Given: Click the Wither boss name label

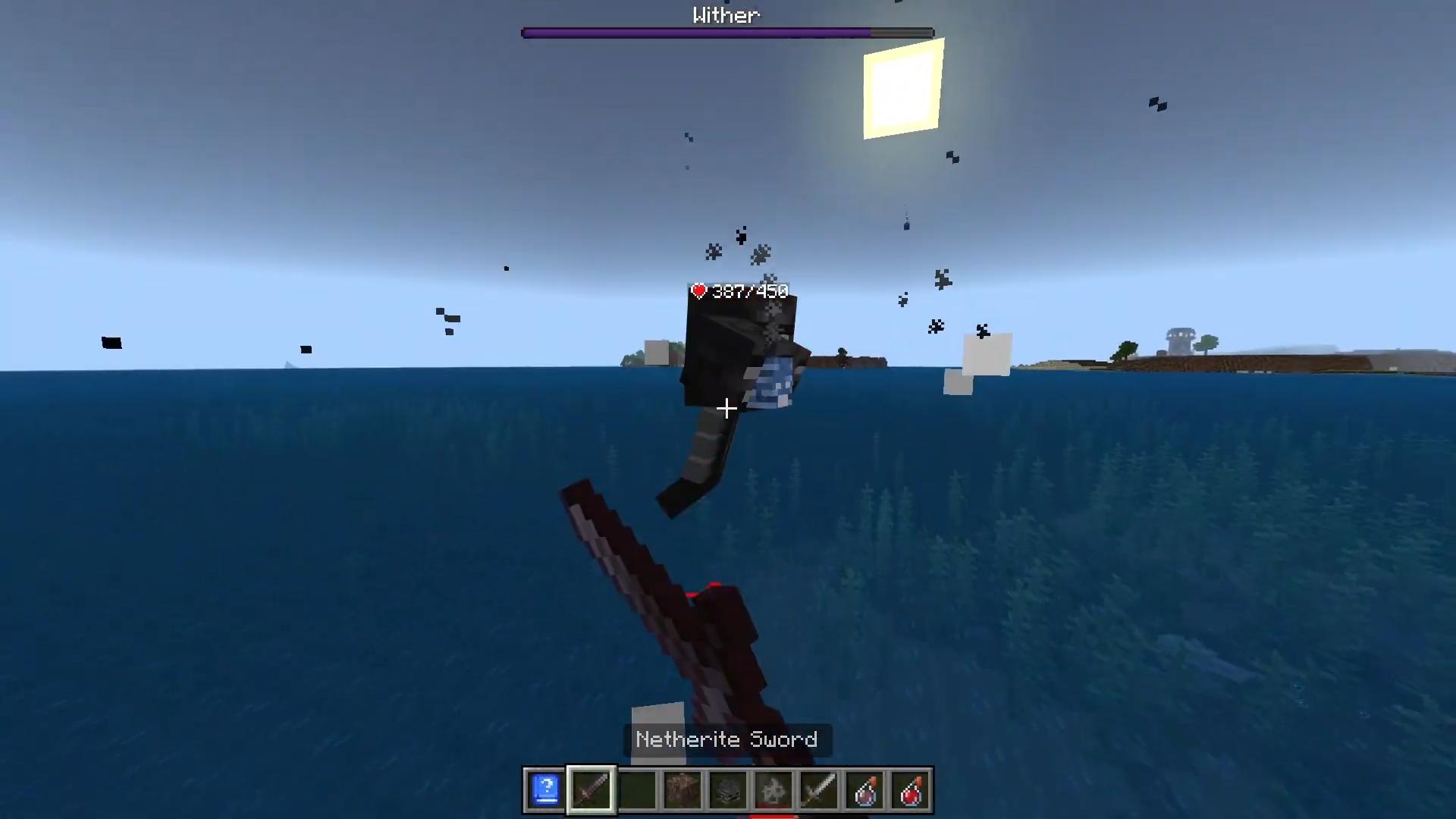Looking at the screenshot, I should 726,14.
